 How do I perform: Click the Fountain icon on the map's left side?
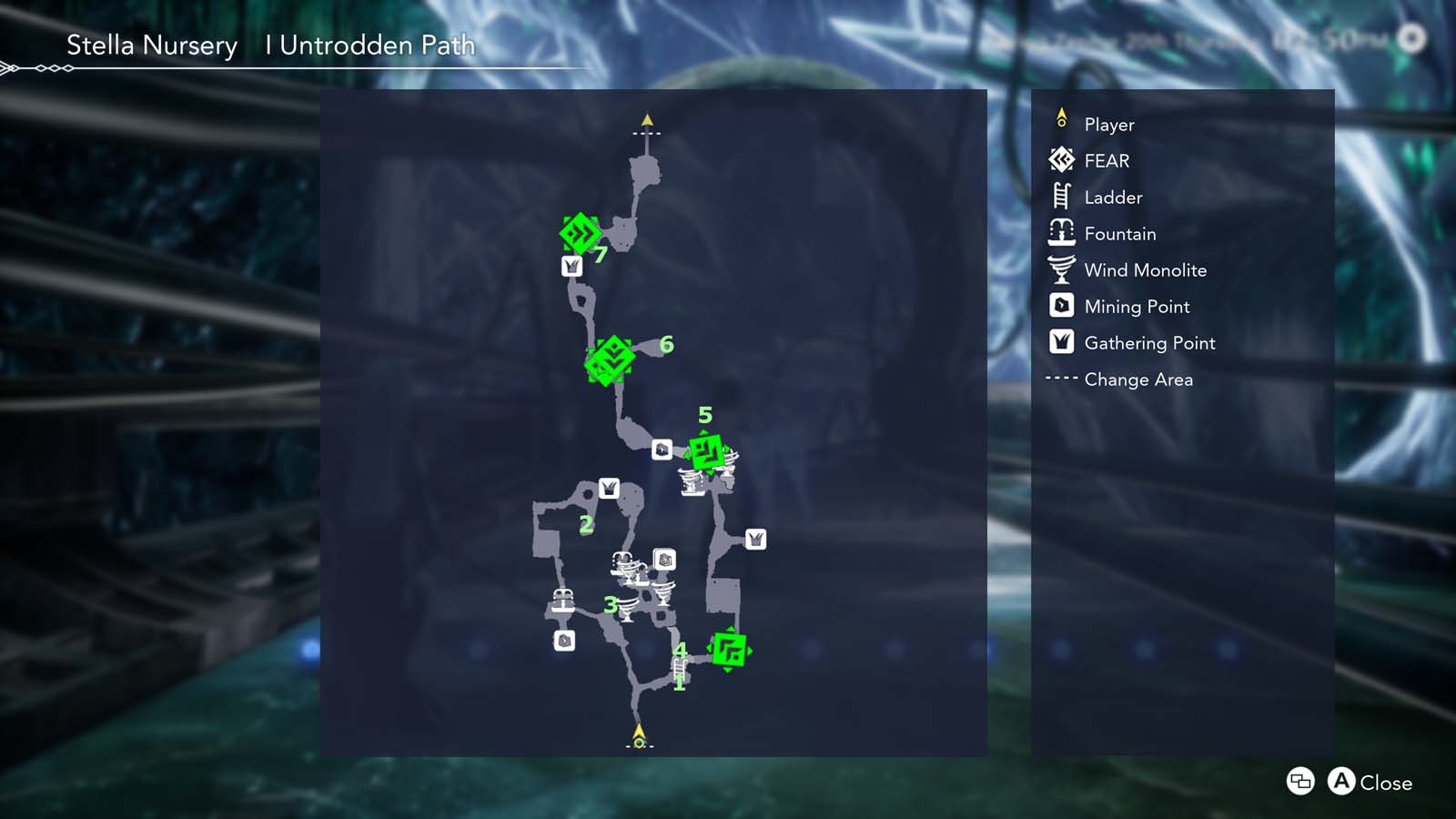[564, 601]
